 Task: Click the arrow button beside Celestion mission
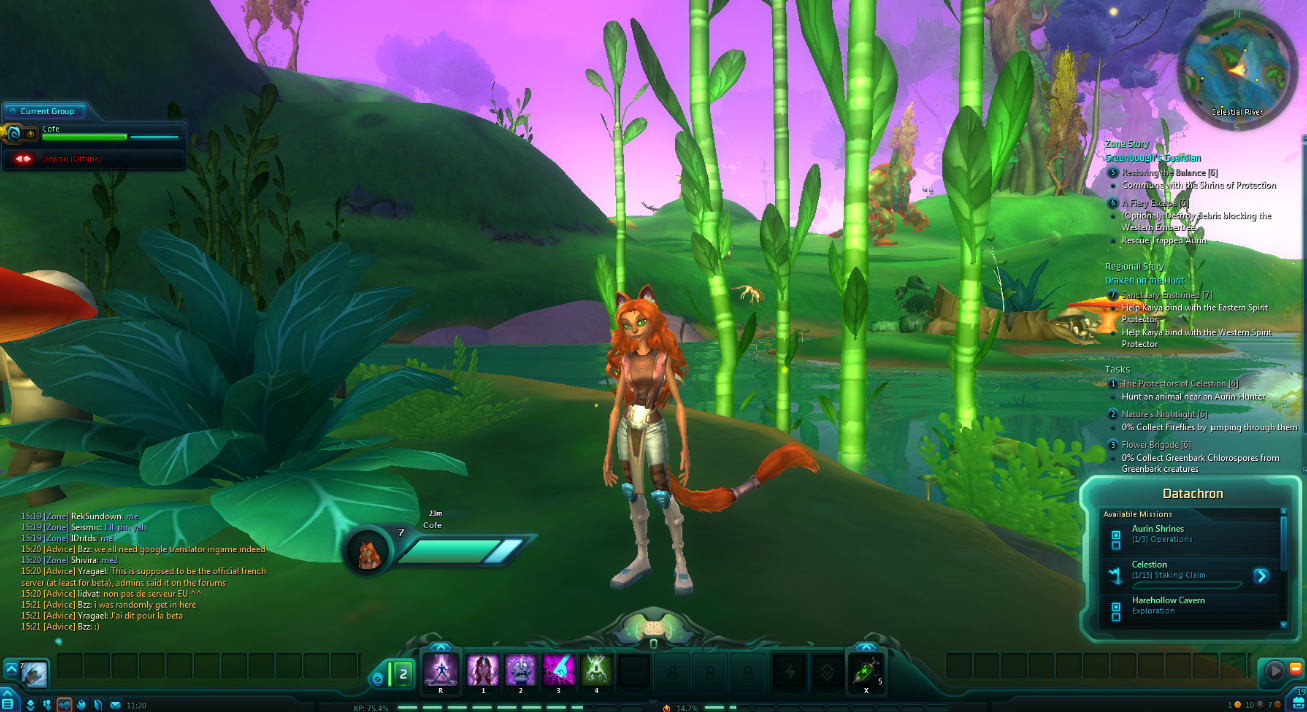[1261, 576]
